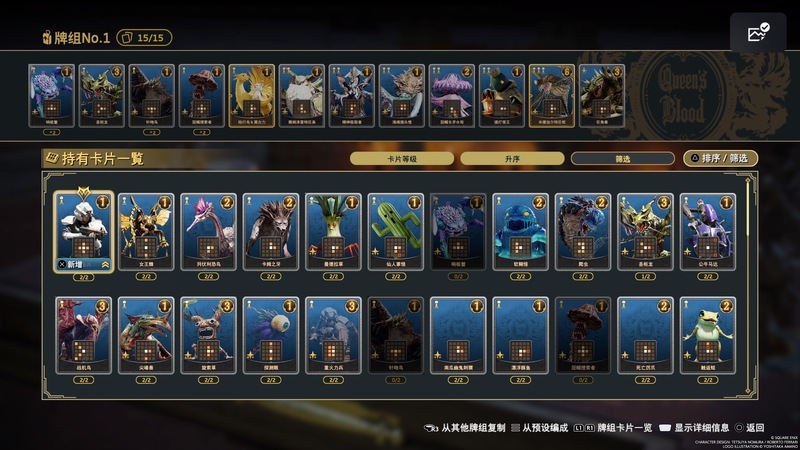Screen dimensions: 800x450
Task: Click the chart overlay icon top-right
Action: click(x=757, y=34)
